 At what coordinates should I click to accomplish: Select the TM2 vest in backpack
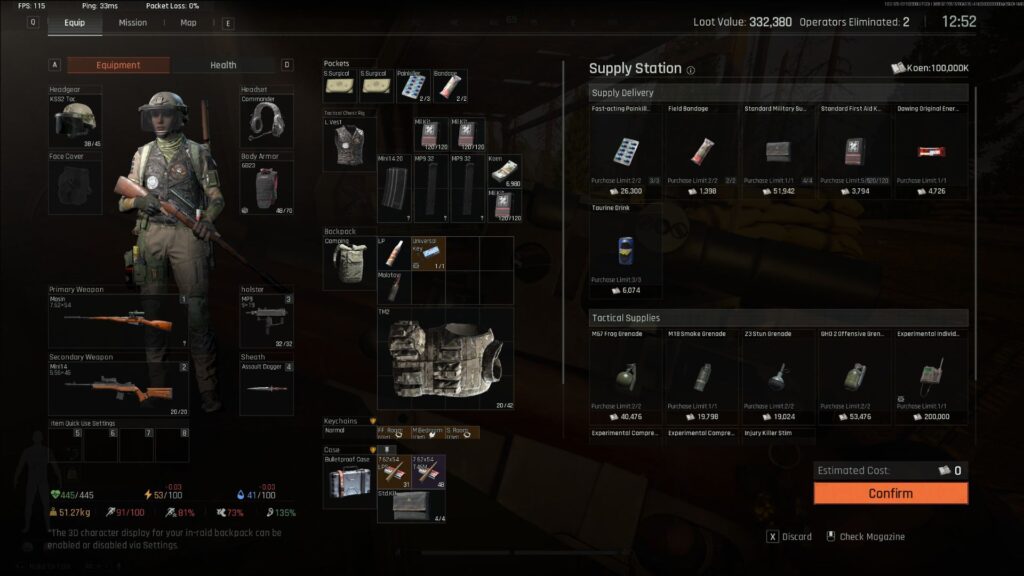click(445, 359)
